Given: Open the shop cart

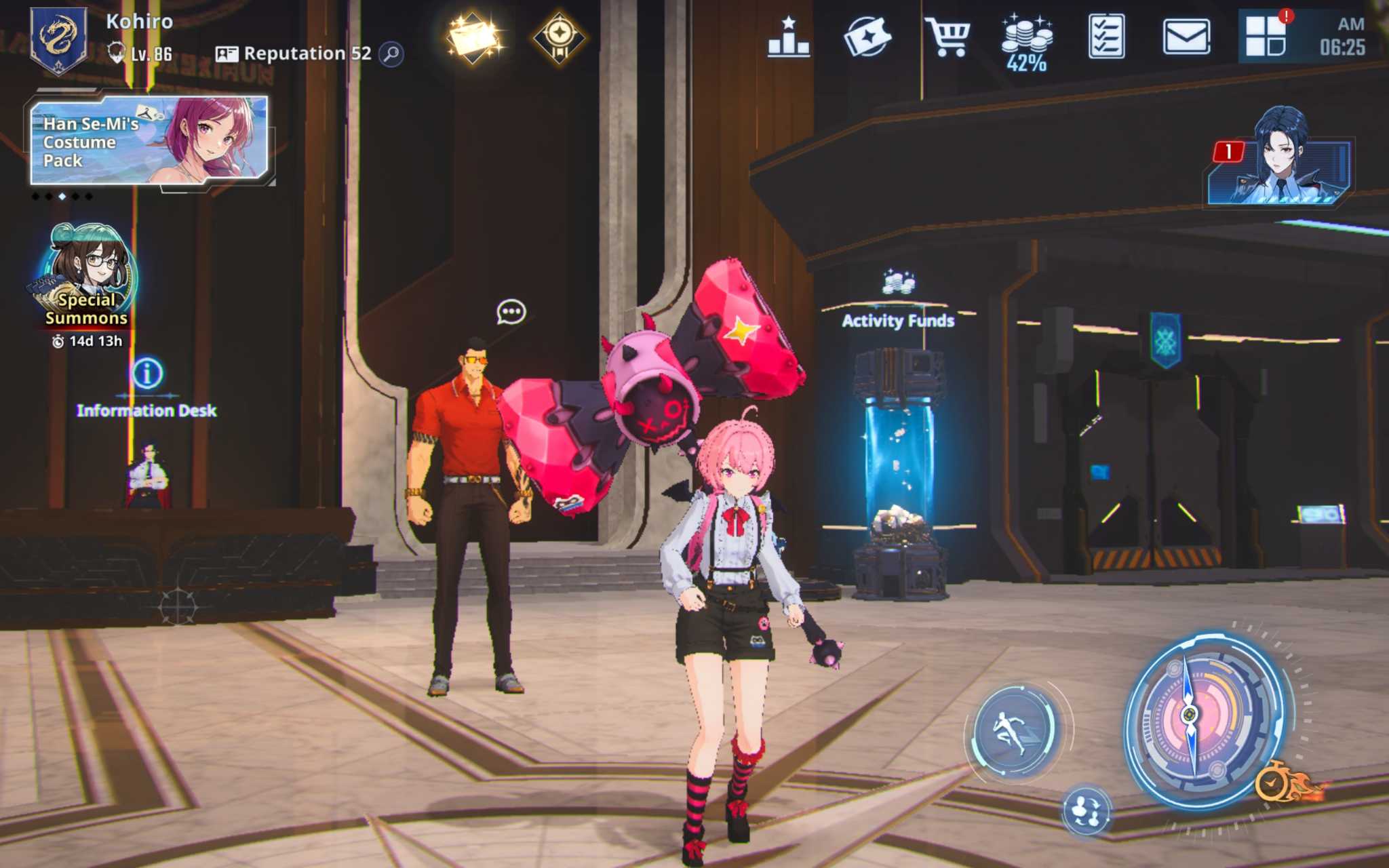Looking at the screenshot, I should [x=947, y=37].
